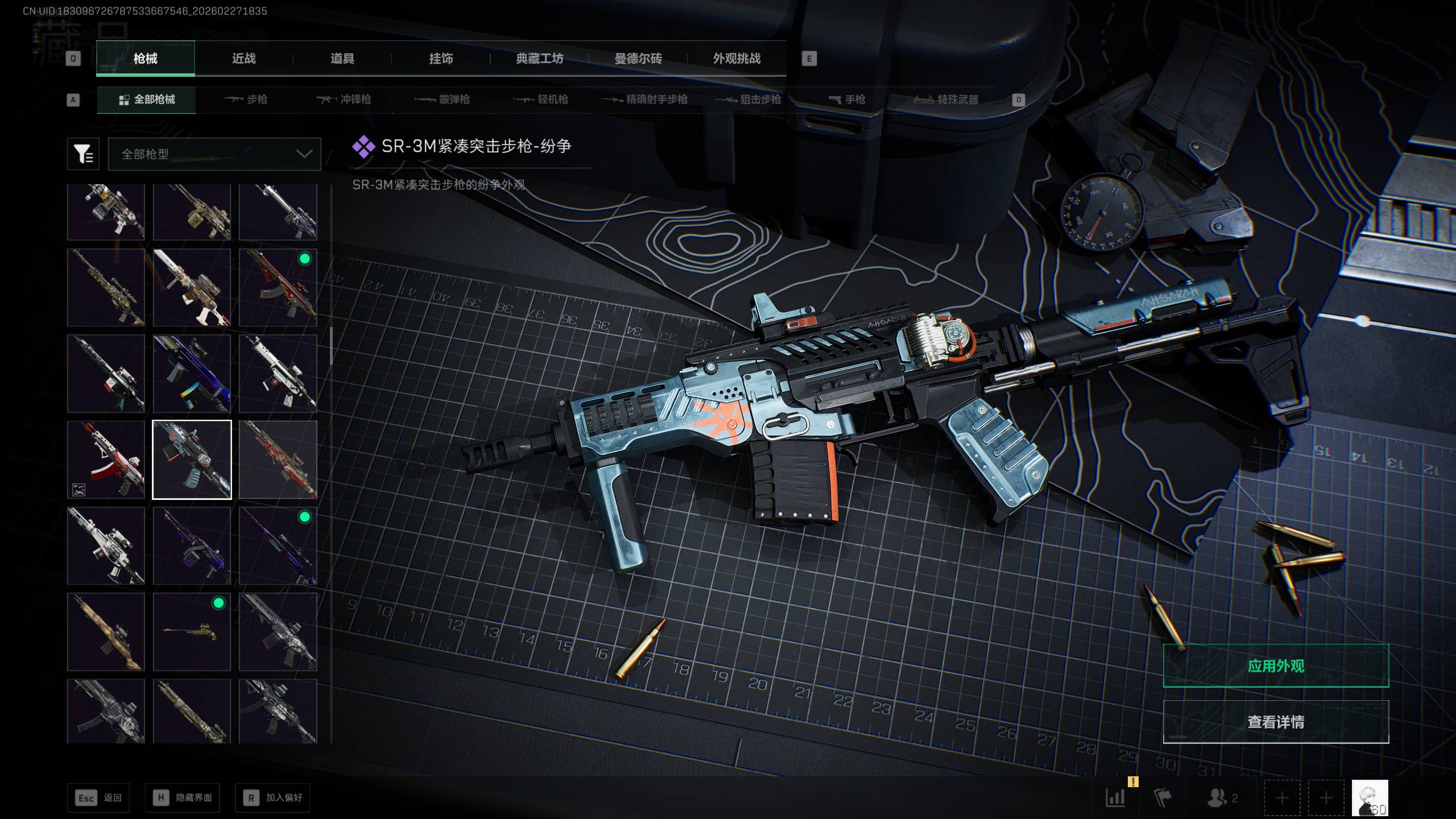Pick the golden pistol skin thumbnail
Viewport: 1456px width, 819px height.
pyautogui.click(x=192, y=632)
